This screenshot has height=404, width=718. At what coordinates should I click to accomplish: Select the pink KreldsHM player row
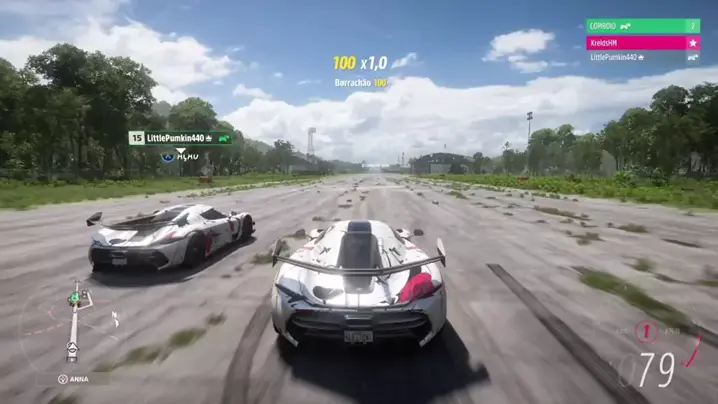coord(643,43)
